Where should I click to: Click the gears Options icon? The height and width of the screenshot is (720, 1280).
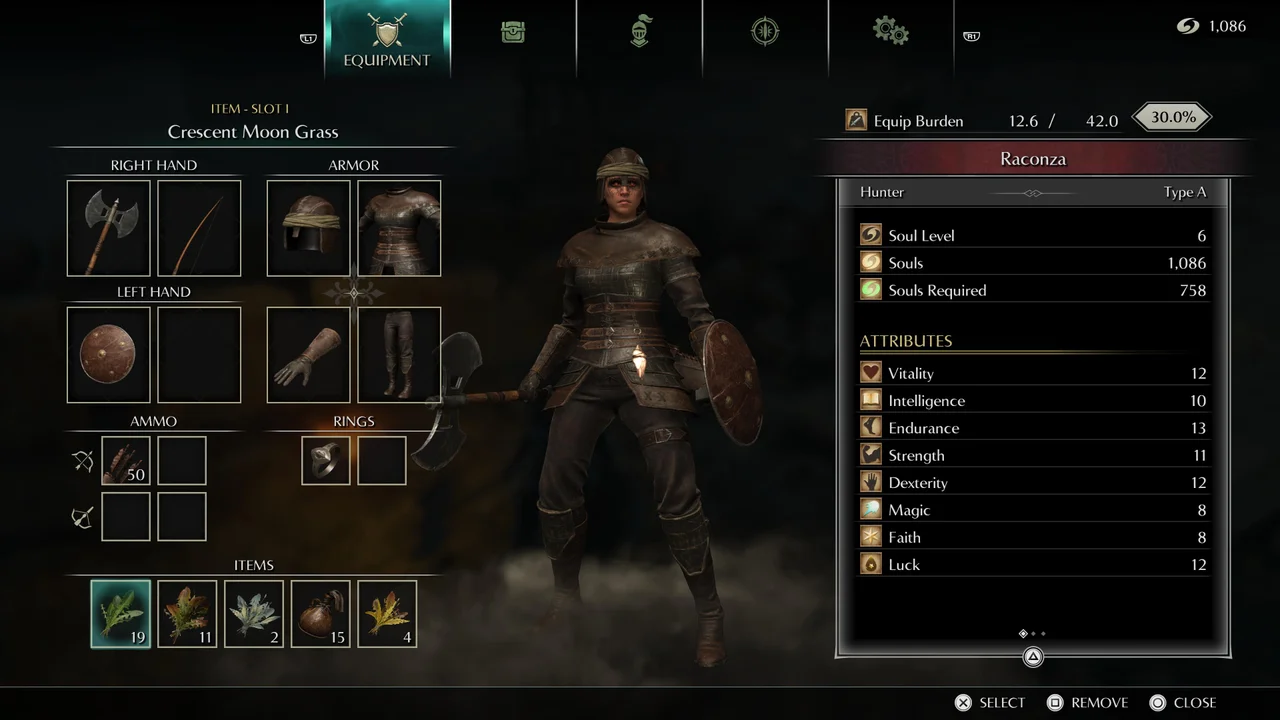point(890,32)
